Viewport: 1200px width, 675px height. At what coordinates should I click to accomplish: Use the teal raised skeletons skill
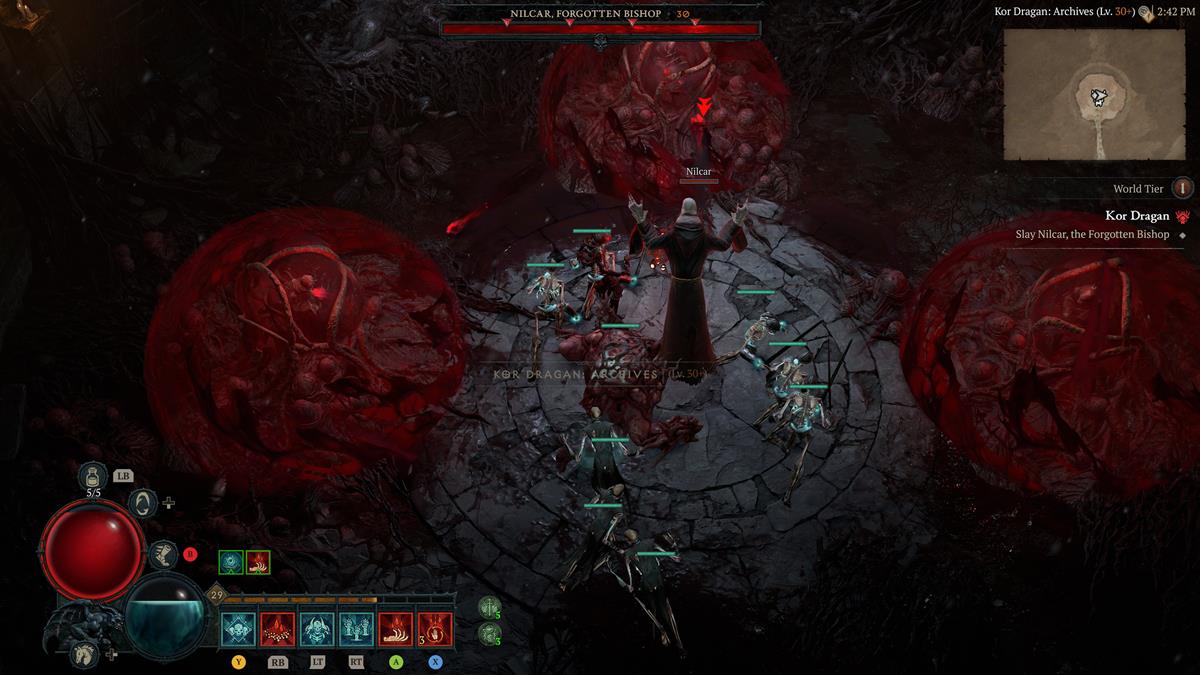(x=356, y=629)
